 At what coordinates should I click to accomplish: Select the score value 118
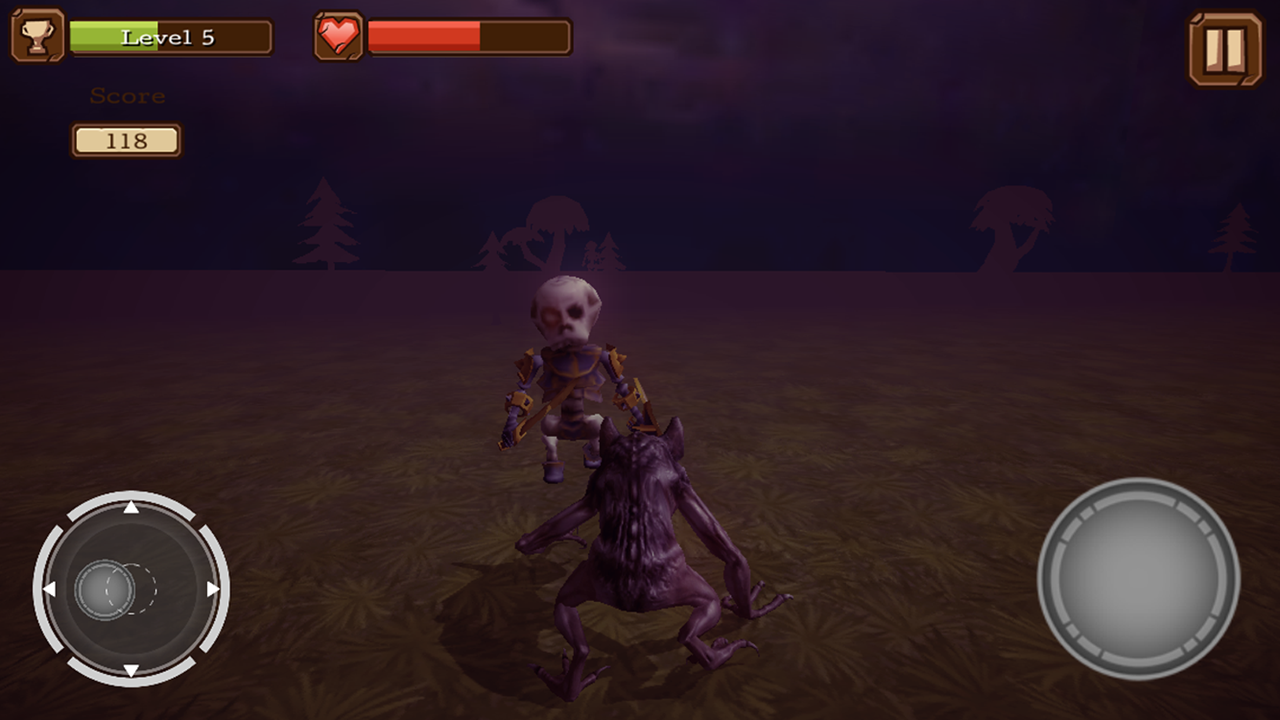(126, 140)
